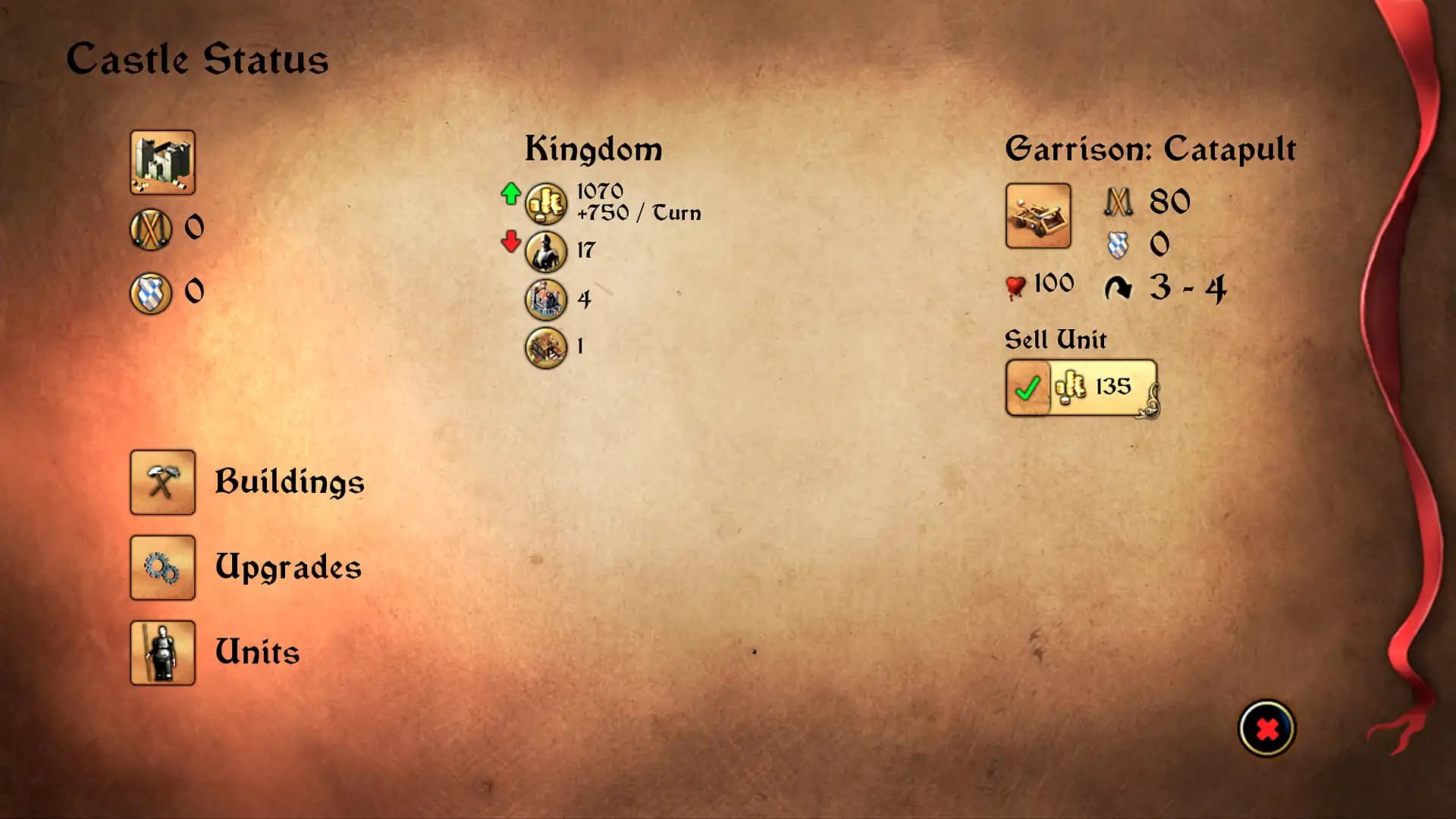Click the gears Upgrades icon
1456x819 pixels.
[162, 567]
